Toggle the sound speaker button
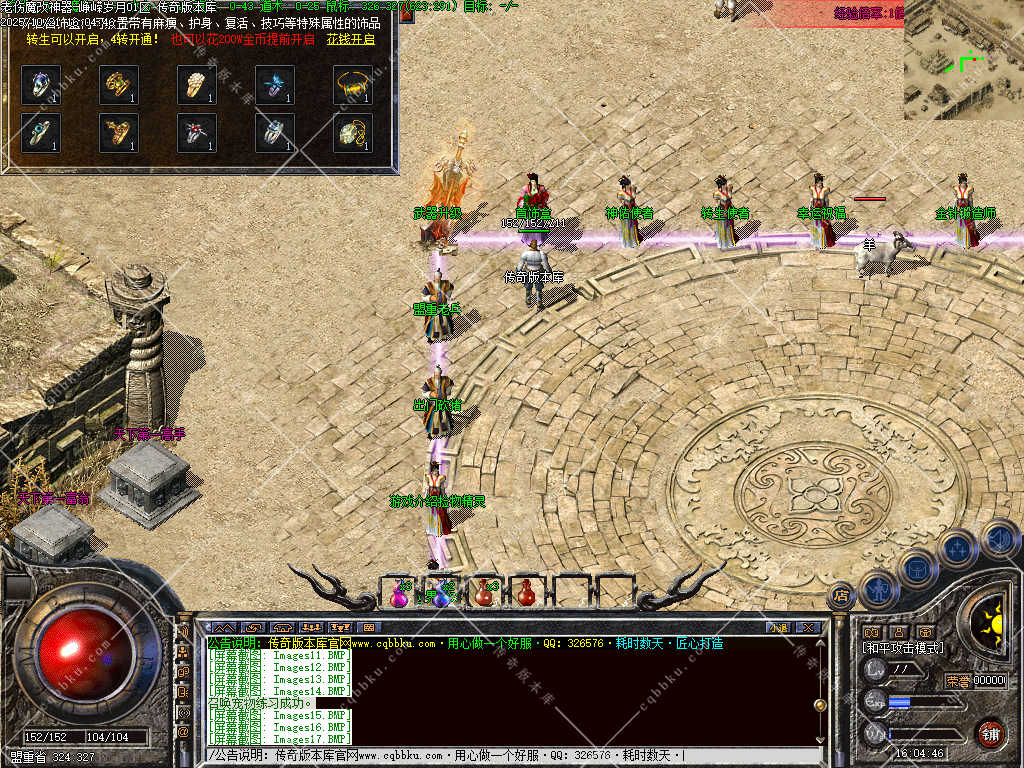 point(999,540)
